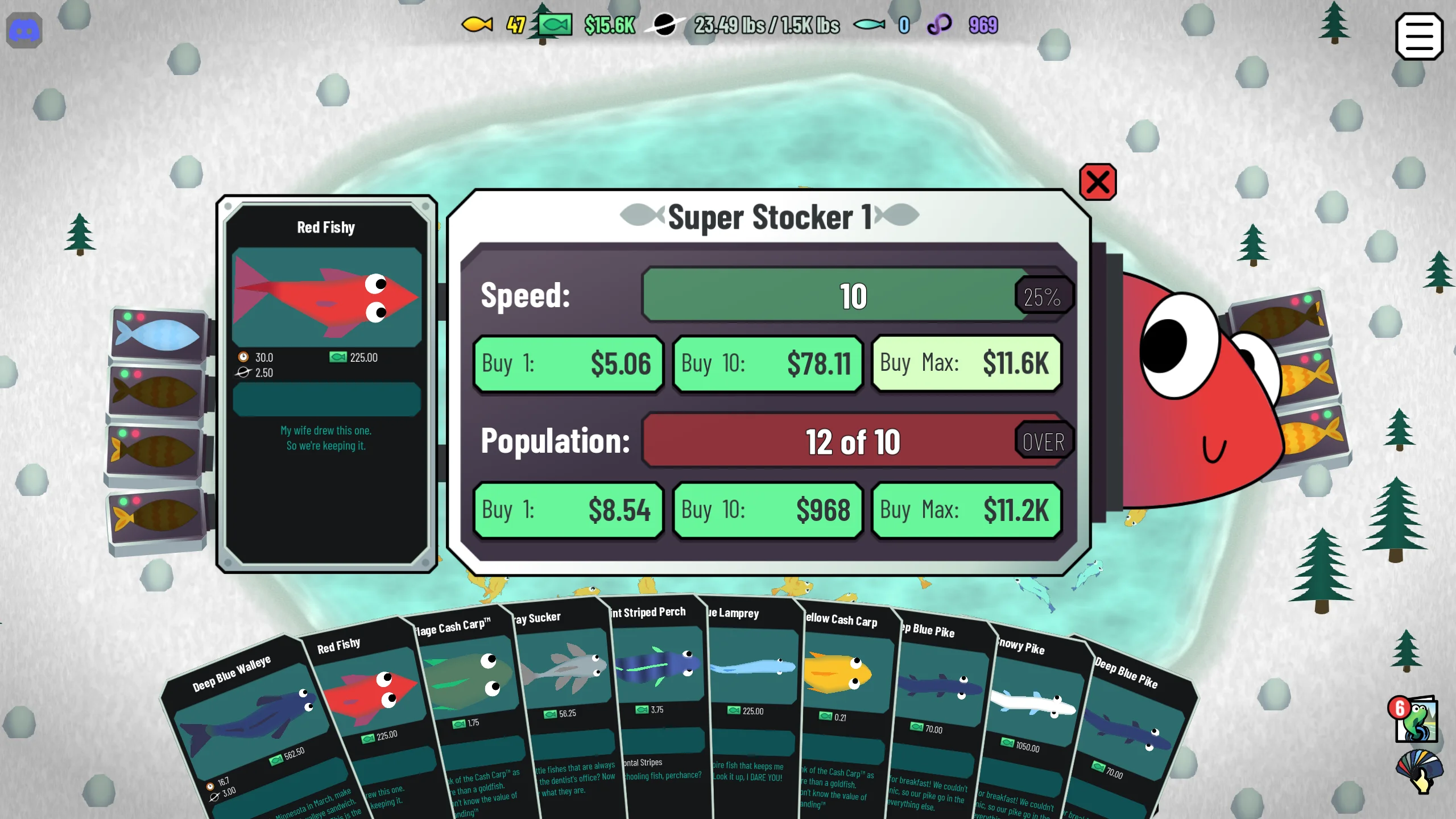Viewport: 1456px width, 819px height.
Task: Select the Gray Sucker card
Action: coord(566,671)
